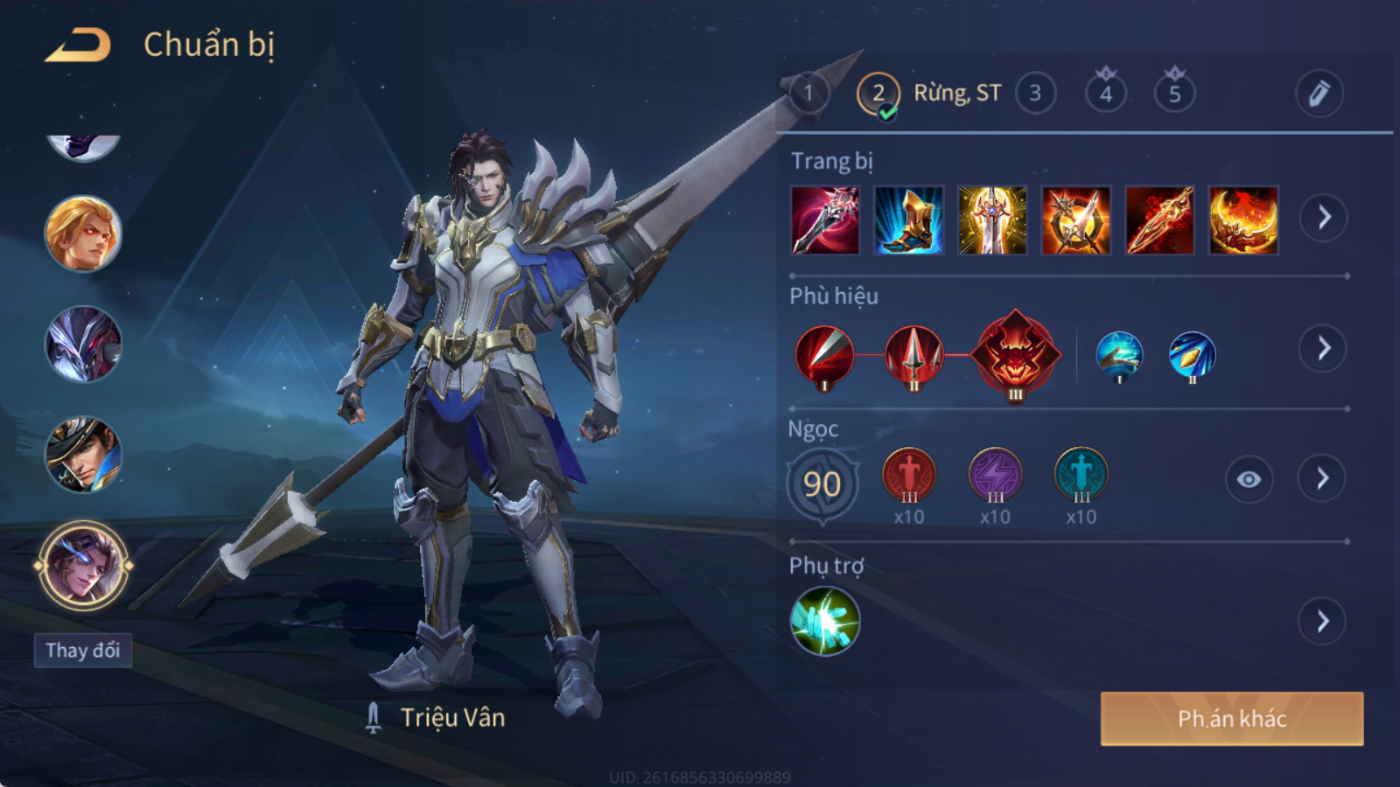The image size is (1400, 787).
Task: Choose loadout preset 4
Action: coord(1105,95)
